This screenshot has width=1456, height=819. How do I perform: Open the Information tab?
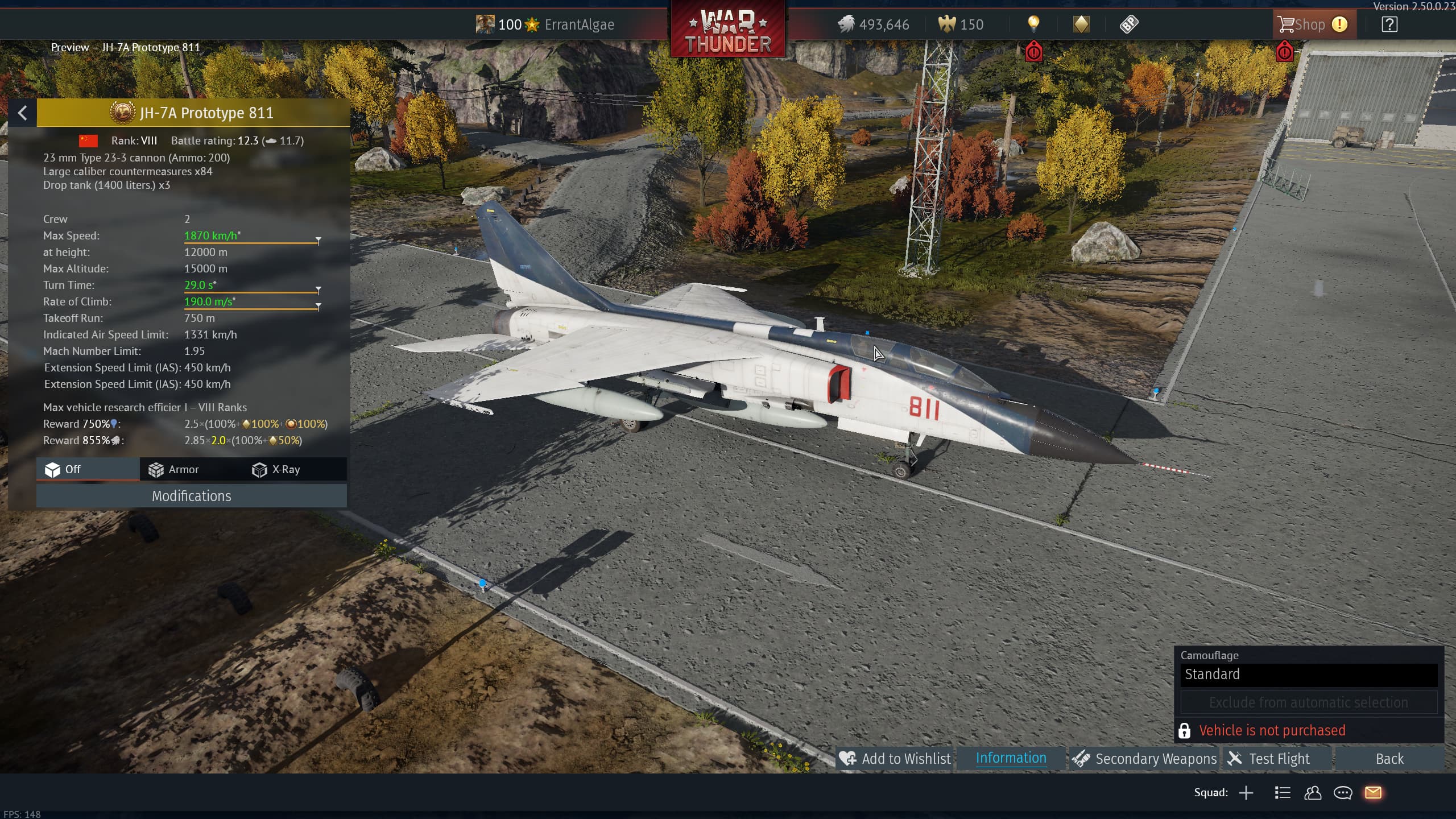(x=1011, y=758)
